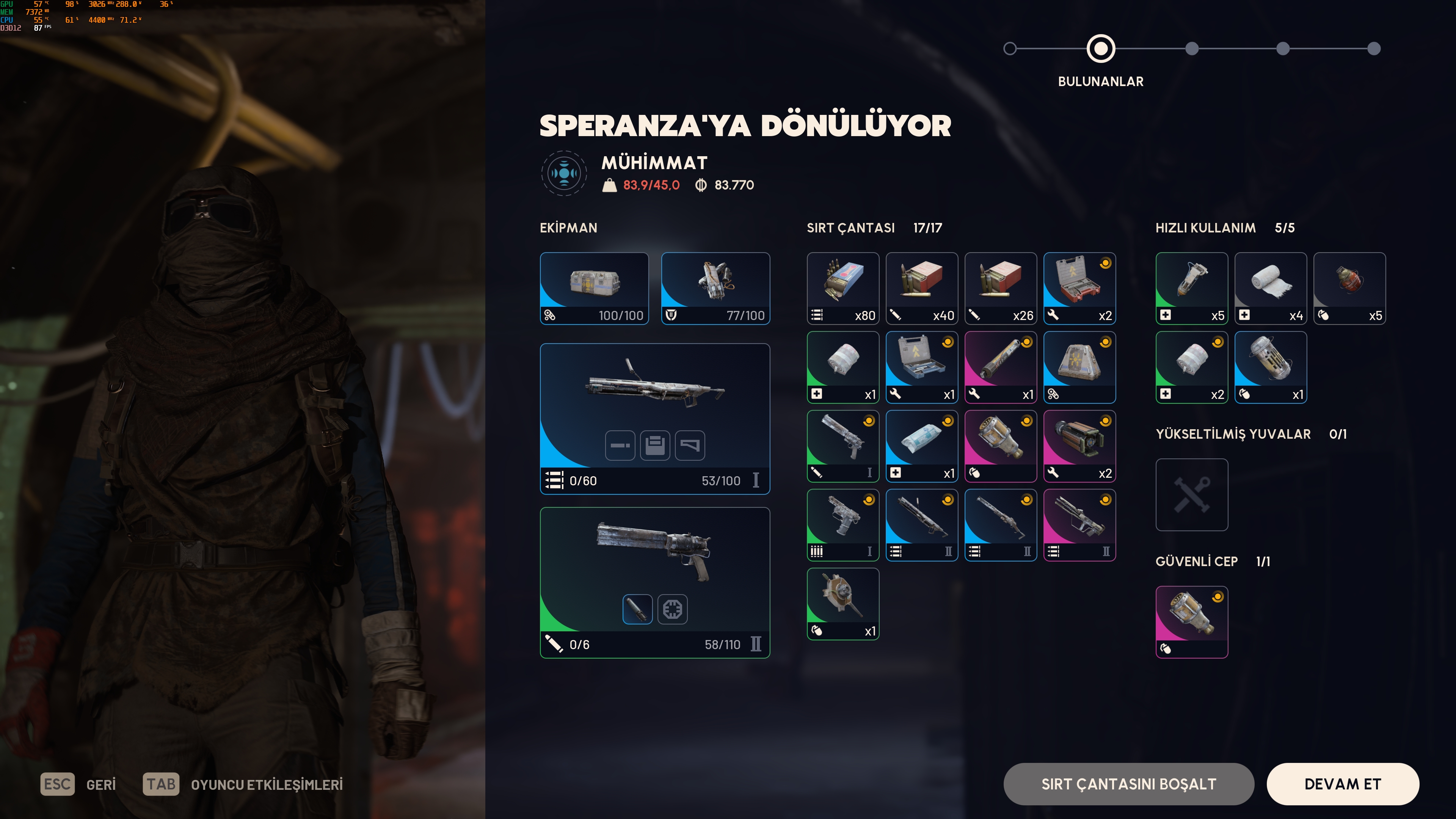The height and width of the screenshot is (819, 1456).
Task: Choose the primary rifle with 0/60 ammo
Action: pyautogui.click(x=654, y=418)
